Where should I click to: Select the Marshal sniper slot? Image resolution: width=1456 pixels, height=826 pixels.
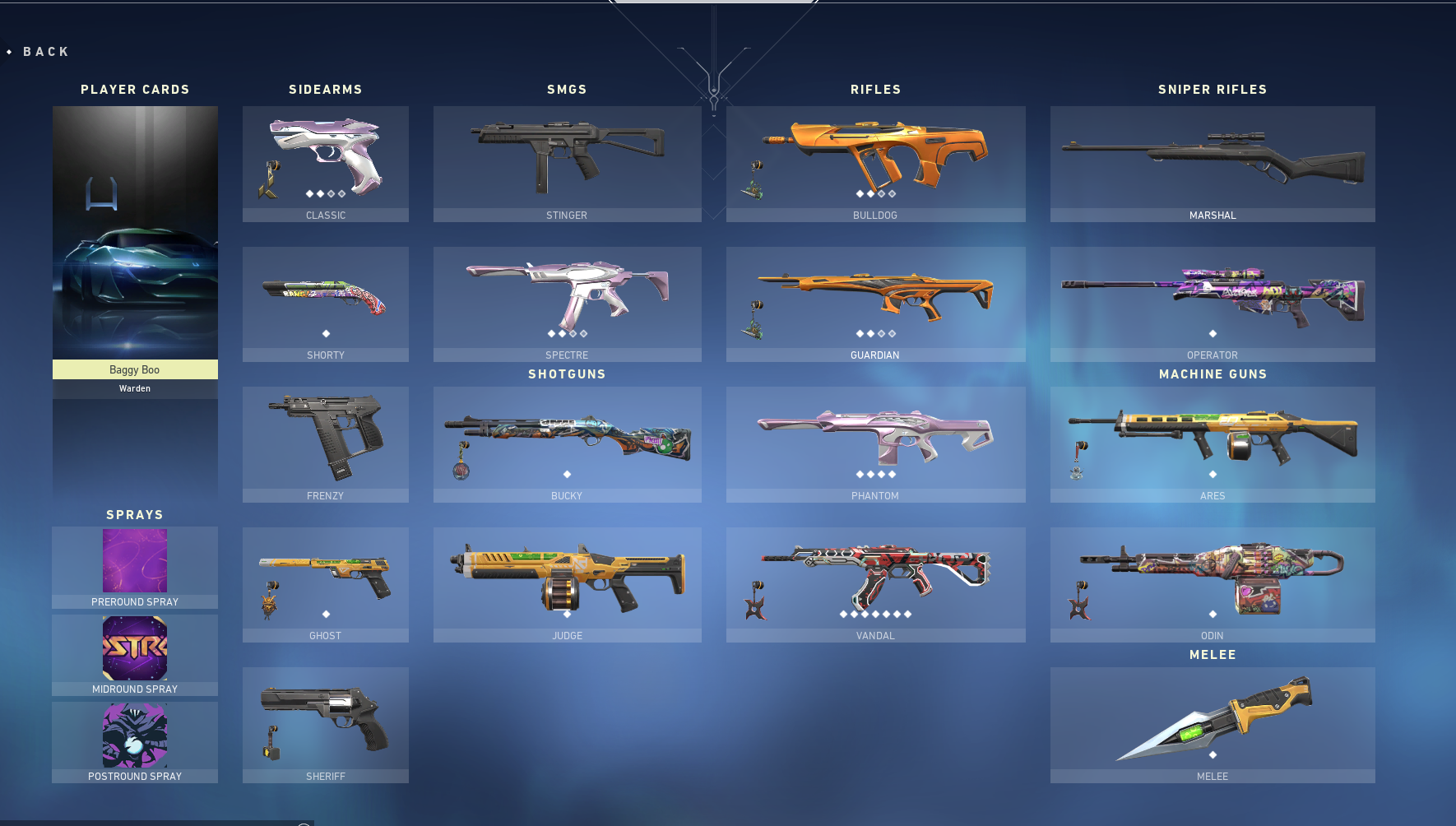click(1213, 163)
